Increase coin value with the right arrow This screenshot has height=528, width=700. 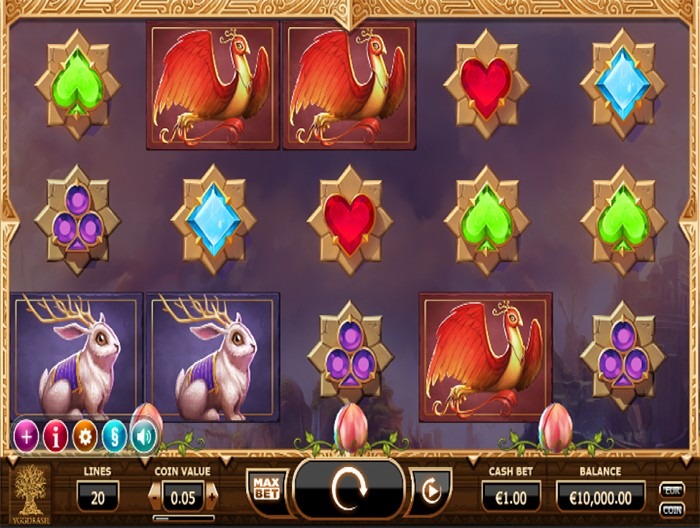[211, 496]
